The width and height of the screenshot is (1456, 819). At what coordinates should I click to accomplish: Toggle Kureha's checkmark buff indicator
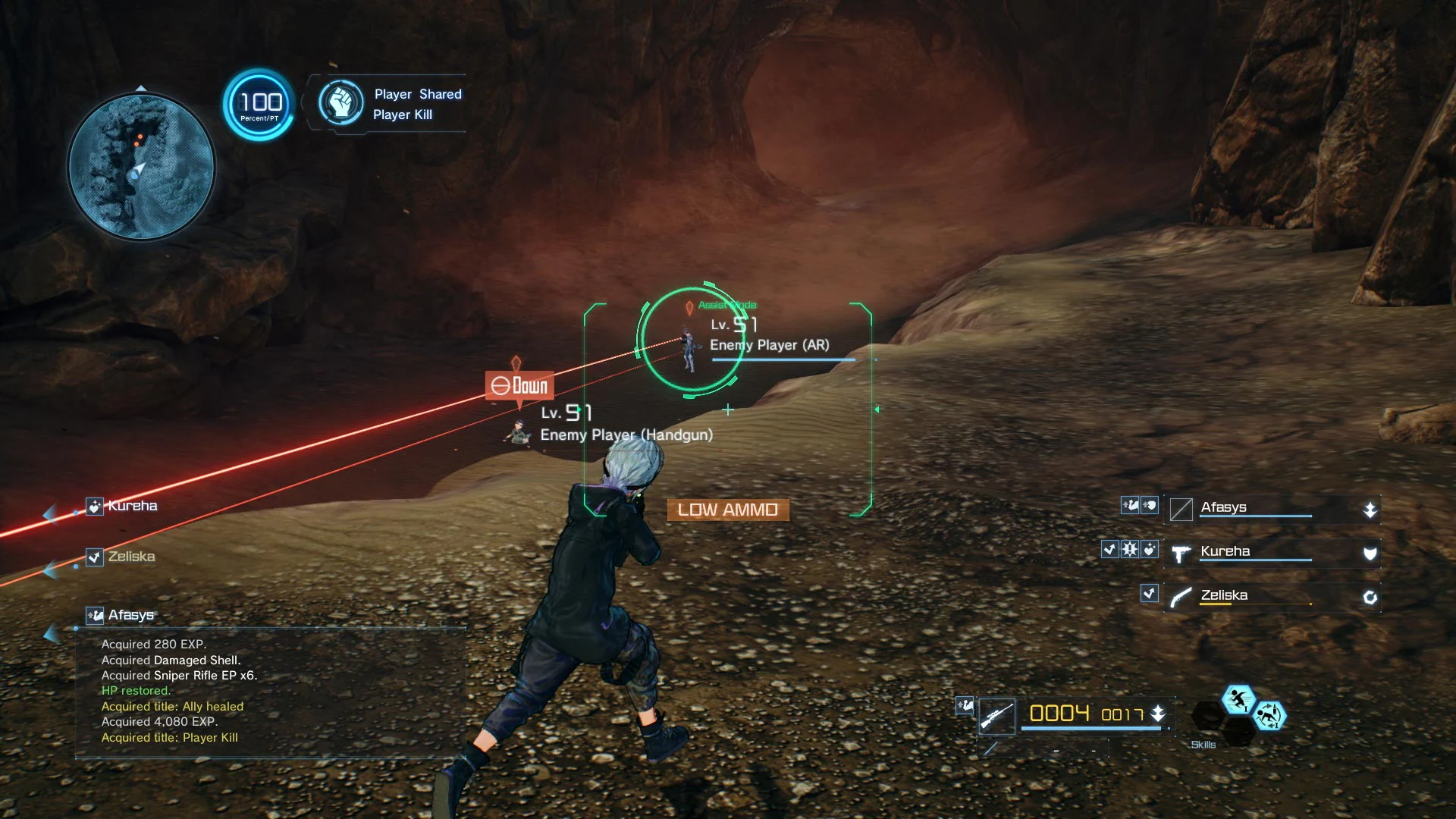click(1110, 550)
